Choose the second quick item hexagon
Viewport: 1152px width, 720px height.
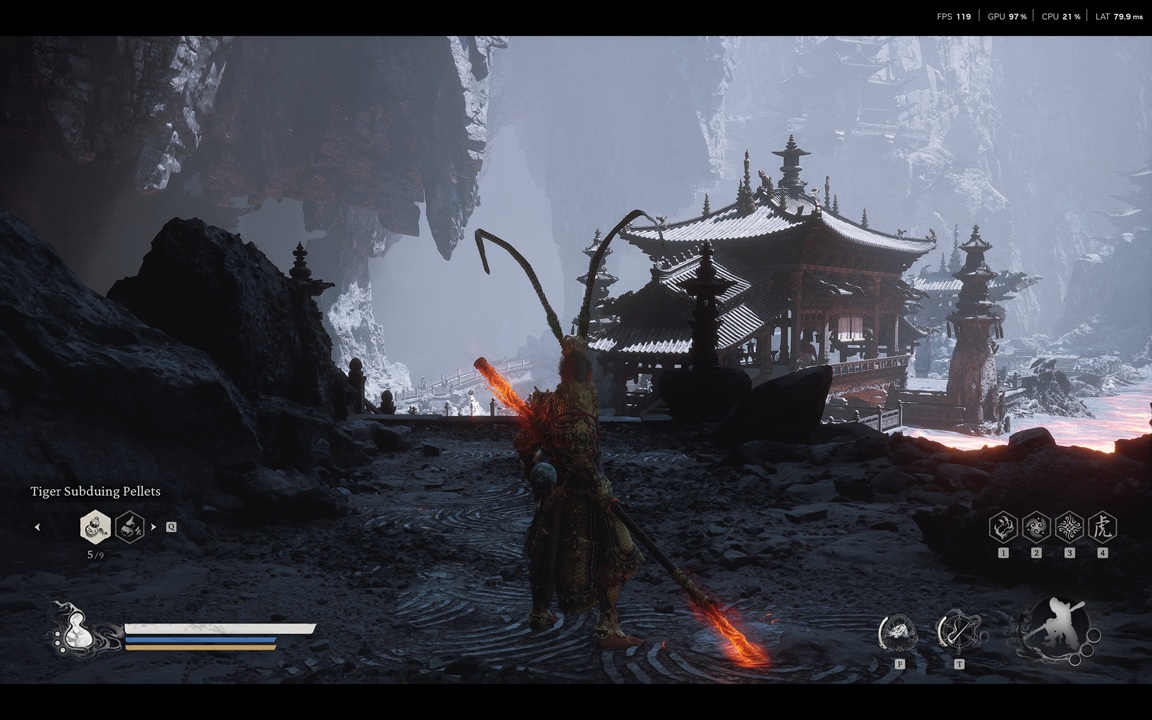pyautogui.click(x=130, y=526)
